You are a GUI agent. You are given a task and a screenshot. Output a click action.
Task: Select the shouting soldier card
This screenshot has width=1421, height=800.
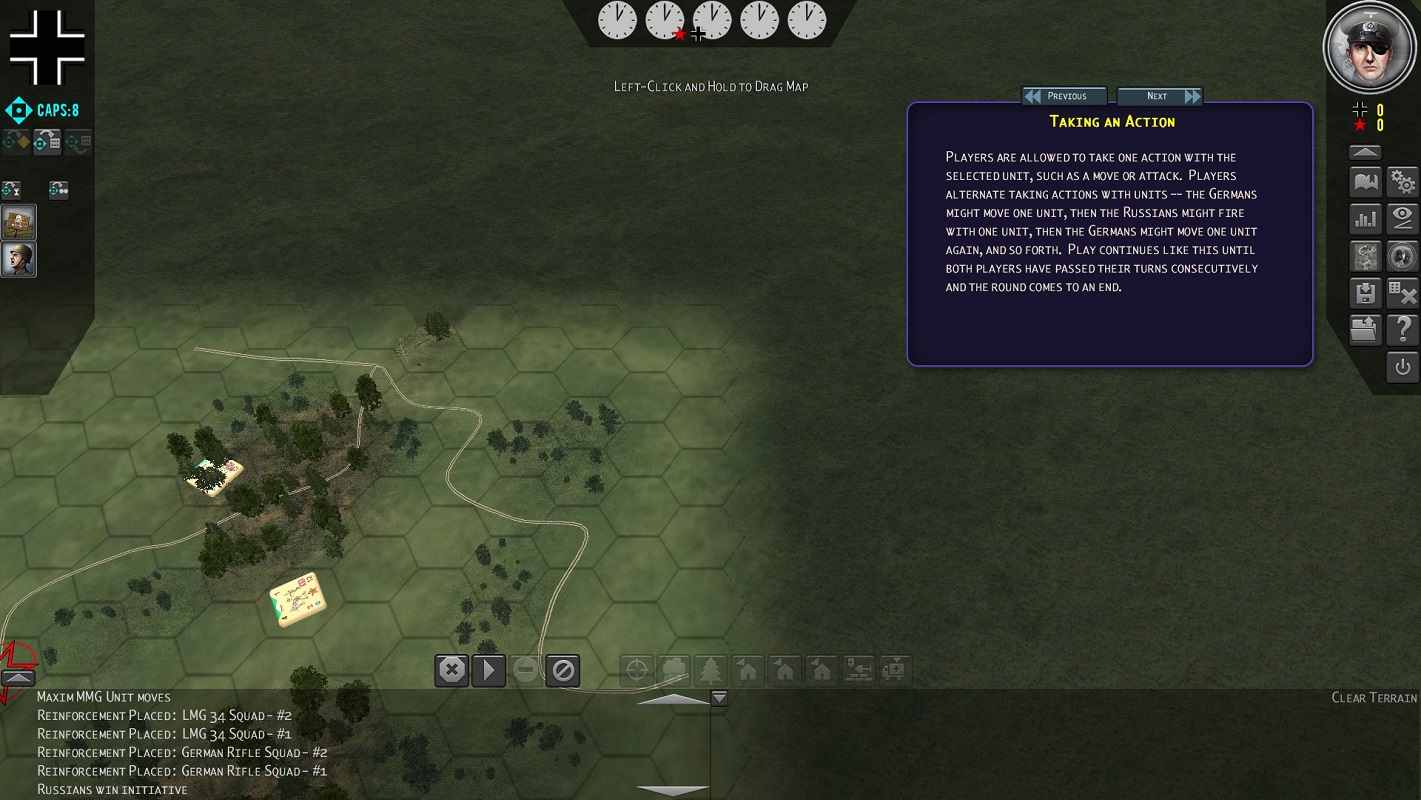click(x=19, y=259)
